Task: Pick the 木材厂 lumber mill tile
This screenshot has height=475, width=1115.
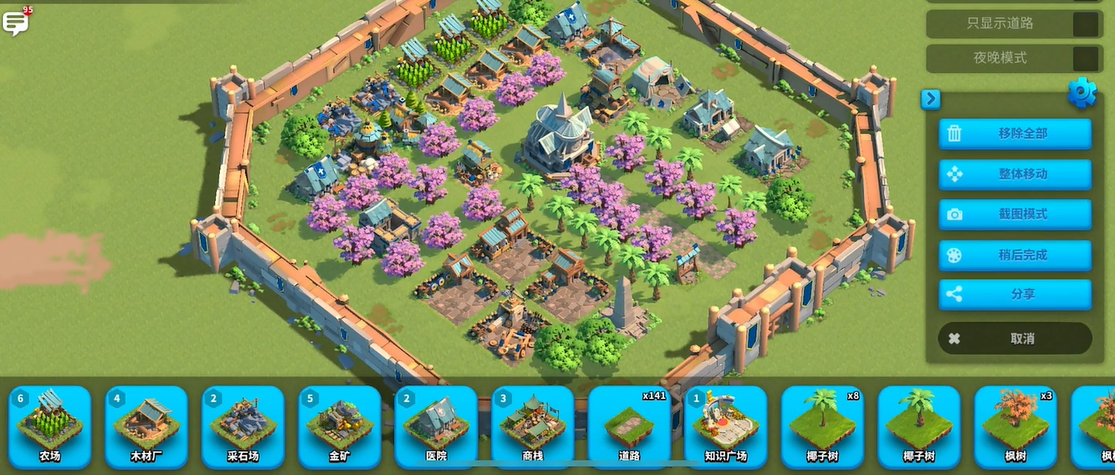Action: (x=146, y=427)
